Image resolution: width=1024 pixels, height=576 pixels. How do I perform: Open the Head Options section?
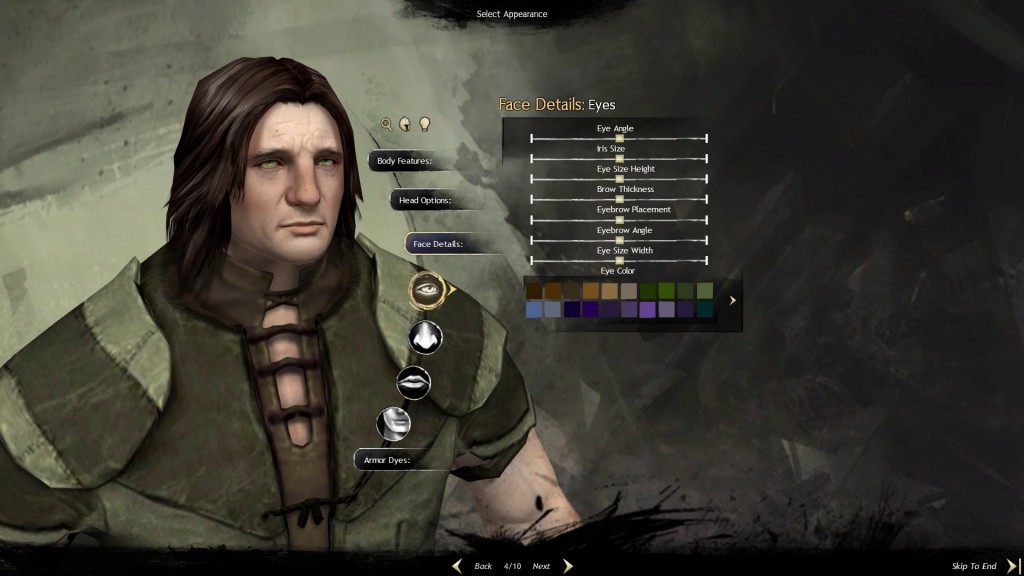tap(425, 200)
